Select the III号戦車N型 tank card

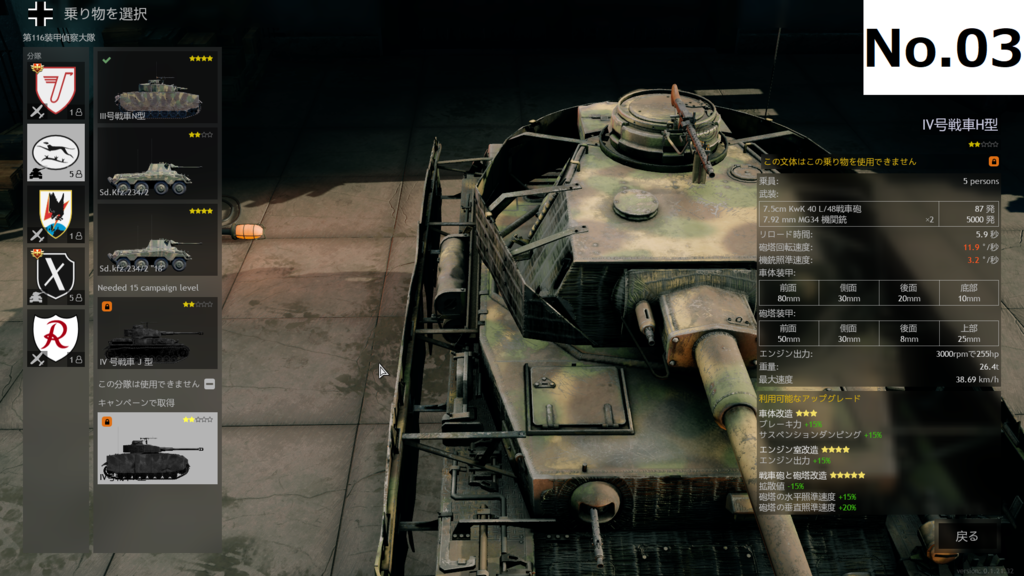click(x=157, y=87)
